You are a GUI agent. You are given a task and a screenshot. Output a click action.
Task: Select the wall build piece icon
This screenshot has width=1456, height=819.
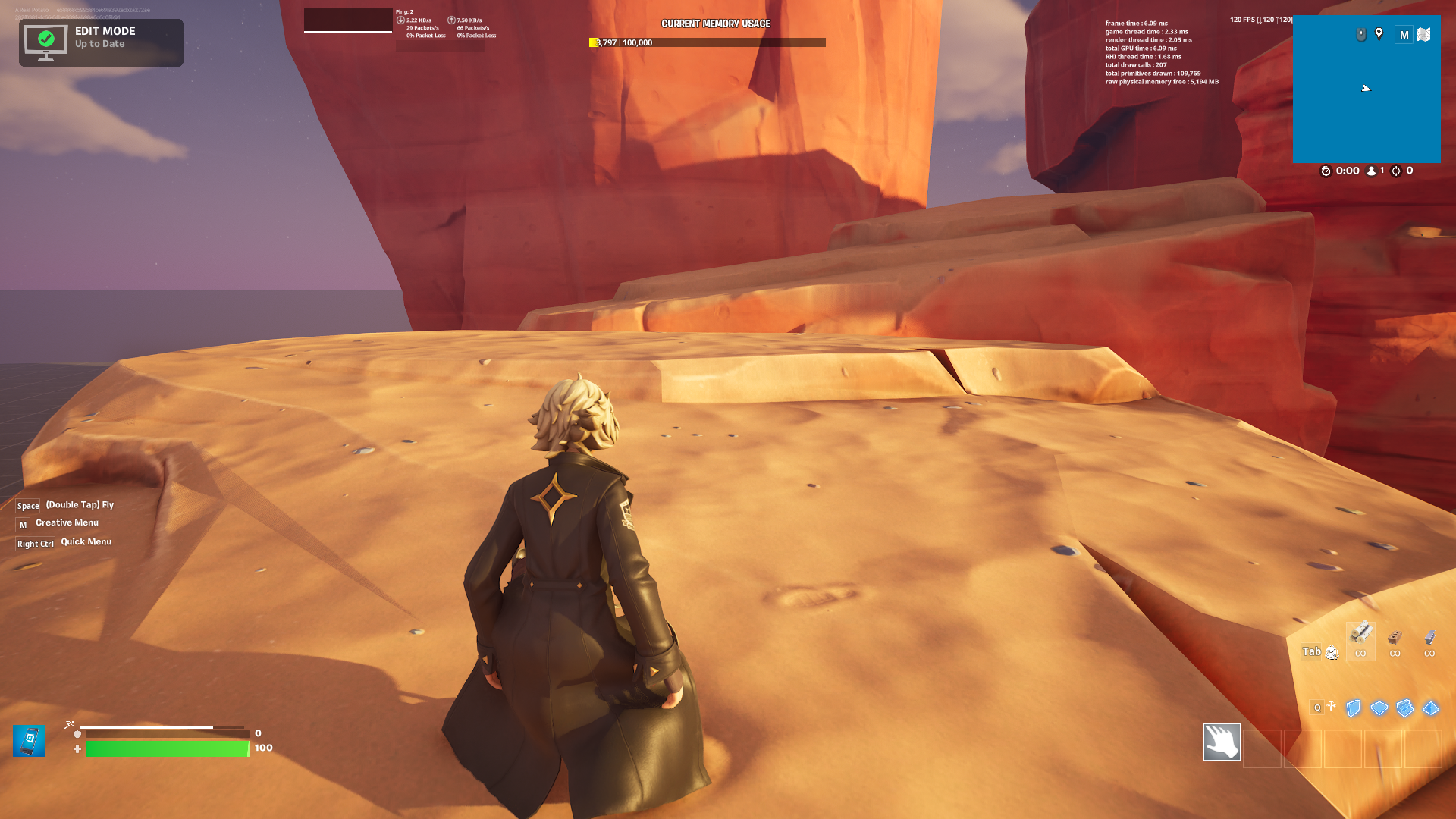point(1353,708)
